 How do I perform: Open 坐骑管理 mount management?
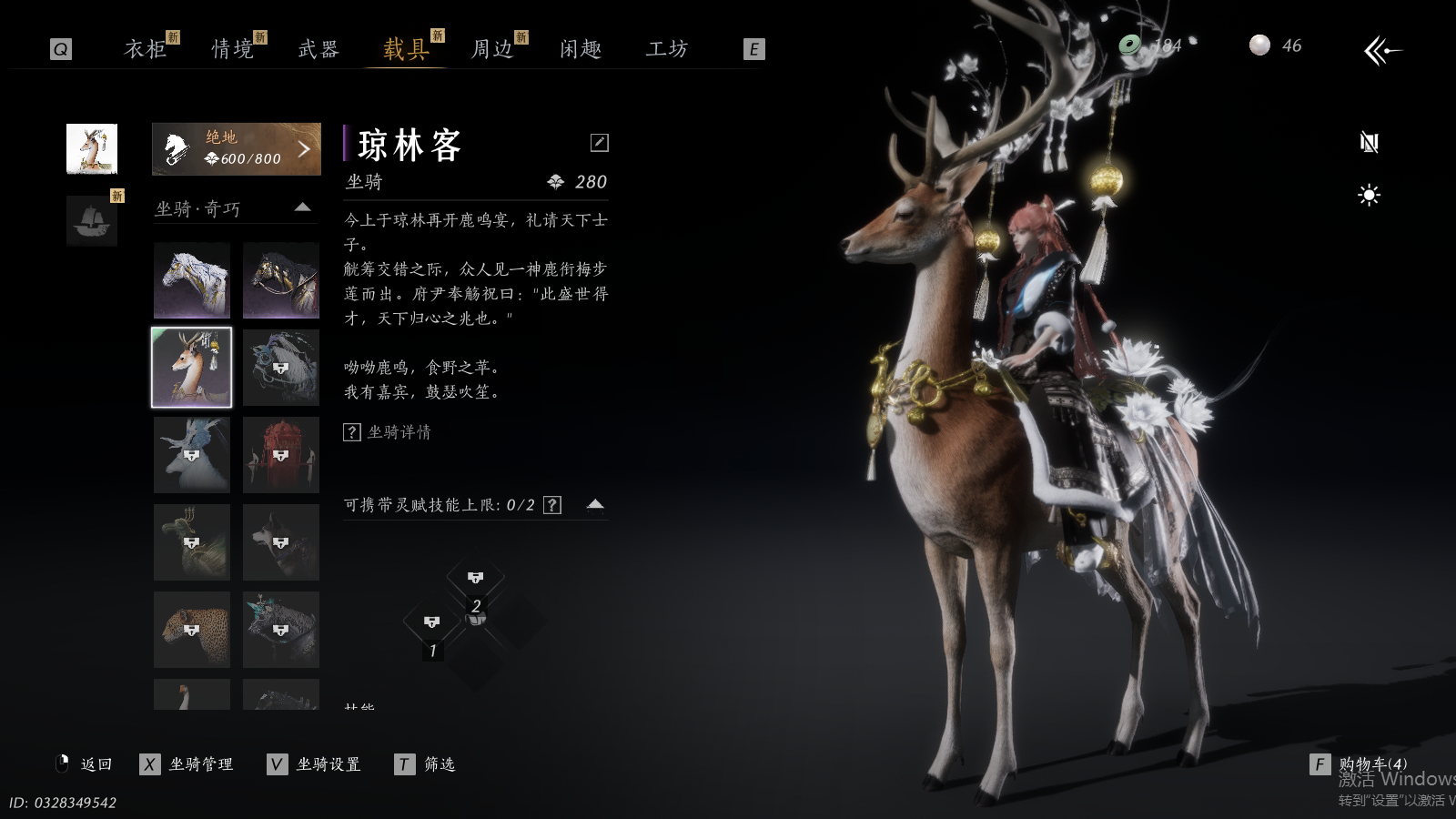pyautogui.click(x=188, y=764)
